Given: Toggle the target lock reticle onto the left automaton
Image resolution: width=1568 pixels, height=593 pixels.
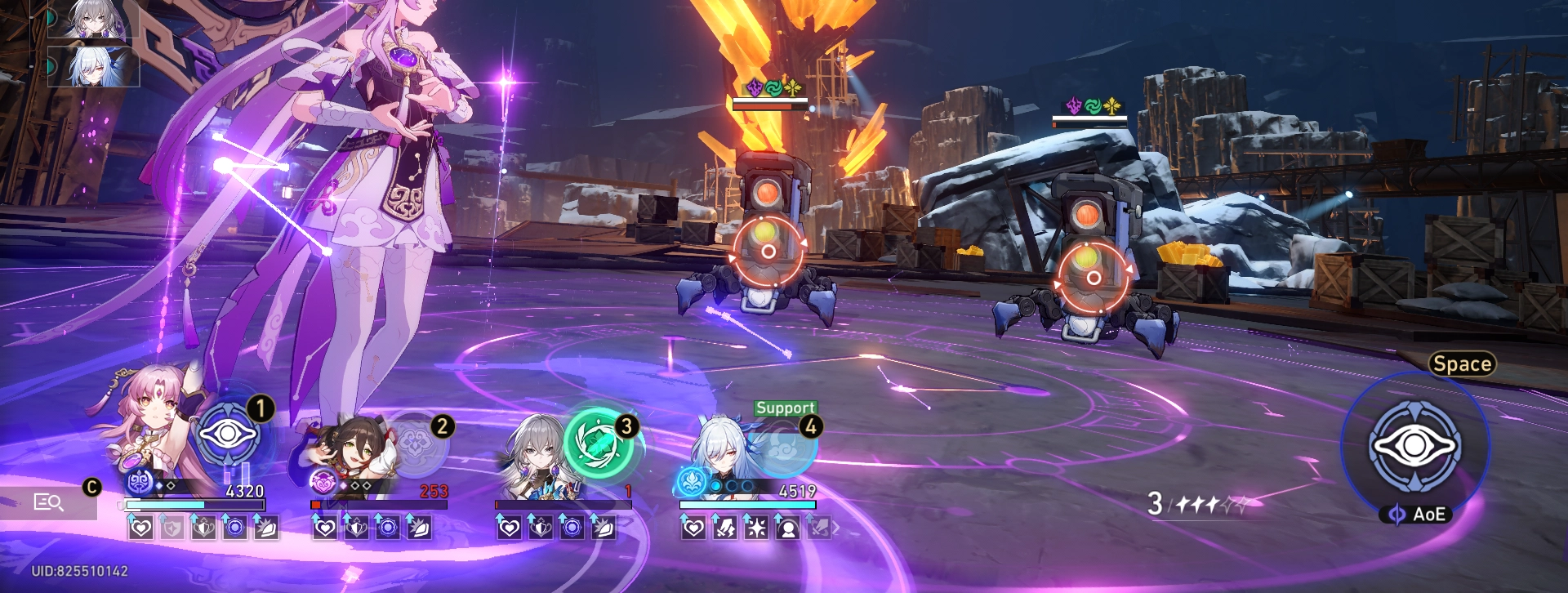Looking at the screenshot, I should [x=768, y=251].
